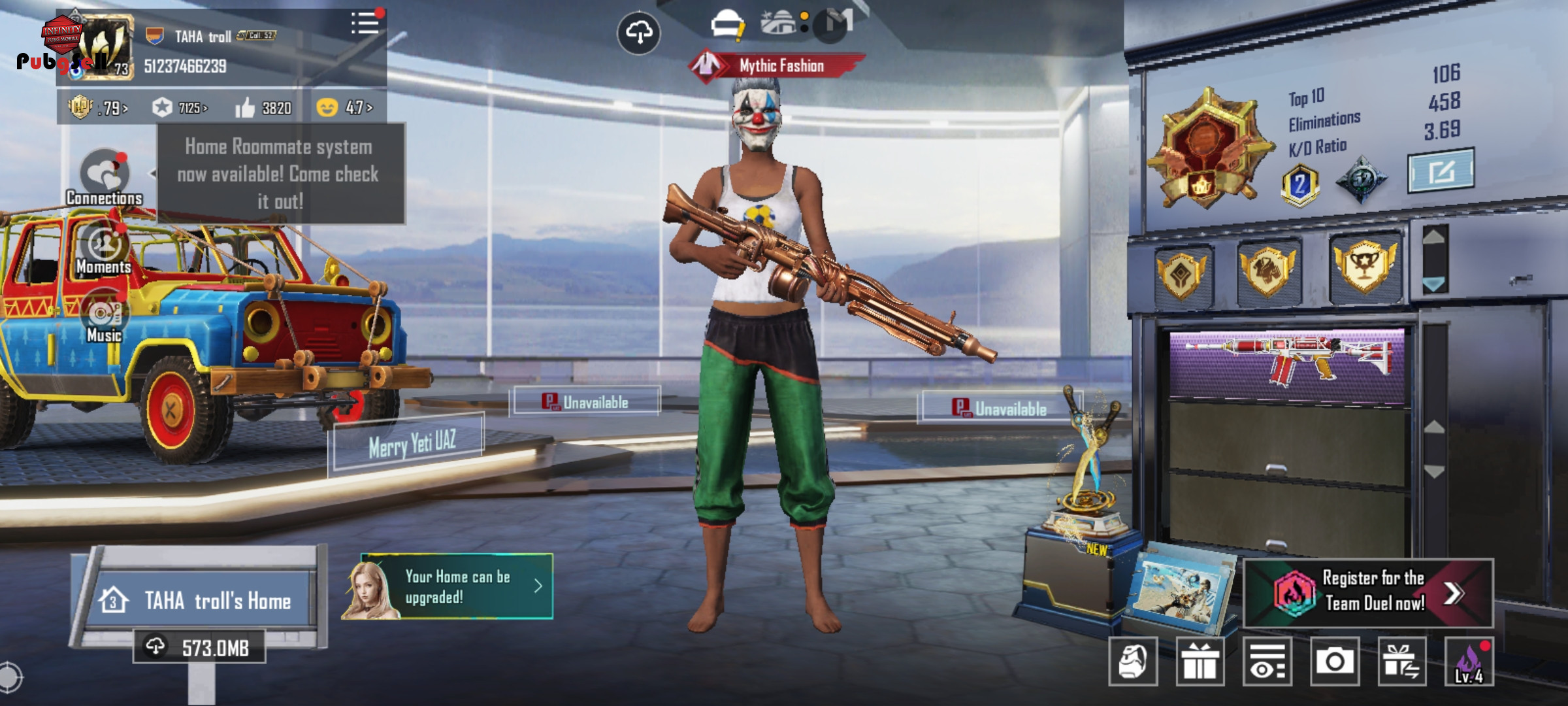The width and height of the screenshot is (1568, 706).
Task: Edit the career stats card
Action: pyautogui.click(x=1441, y=171)
